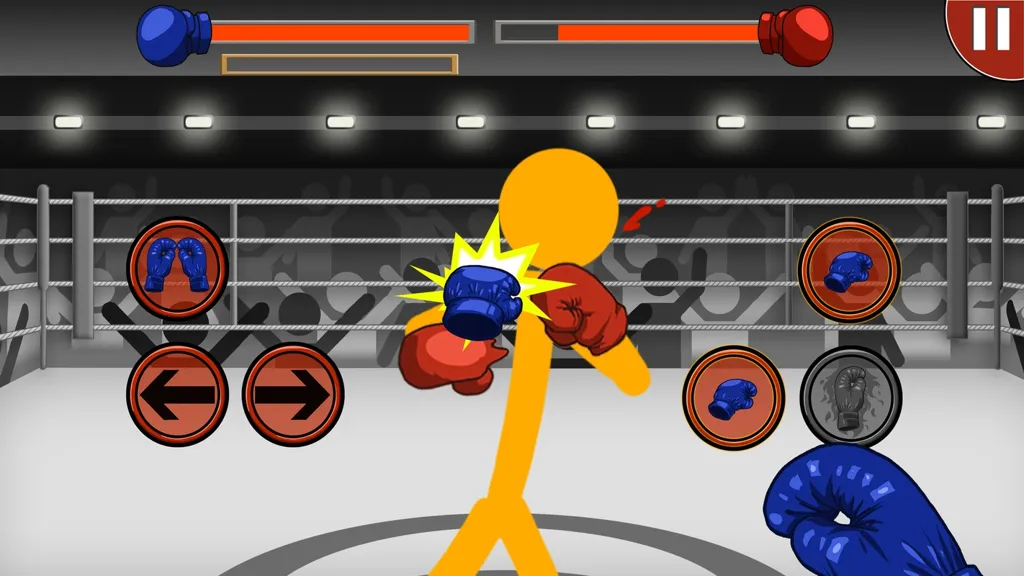This screenshot has width=1024, height=576.
Task: Pause the boxing match
Action: pos(988,30)
